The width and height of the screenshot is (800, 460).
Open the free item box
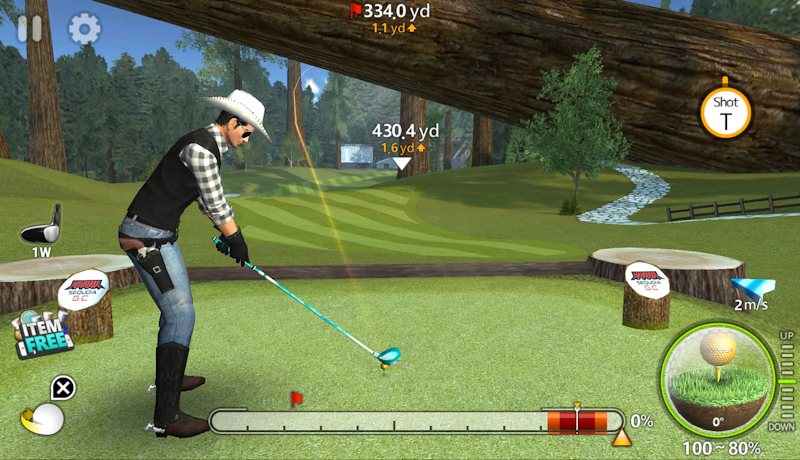point(44,333)
